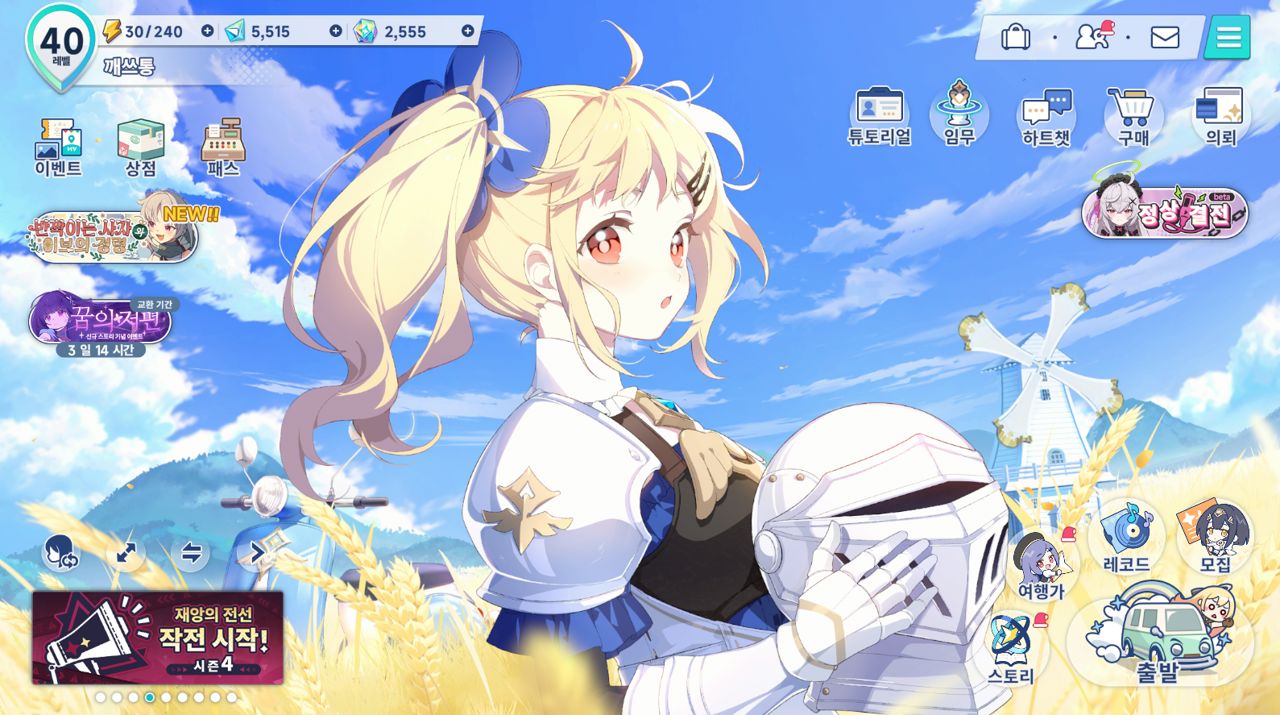Open the 의뢰 commissions menu

tap(1220, 114)
